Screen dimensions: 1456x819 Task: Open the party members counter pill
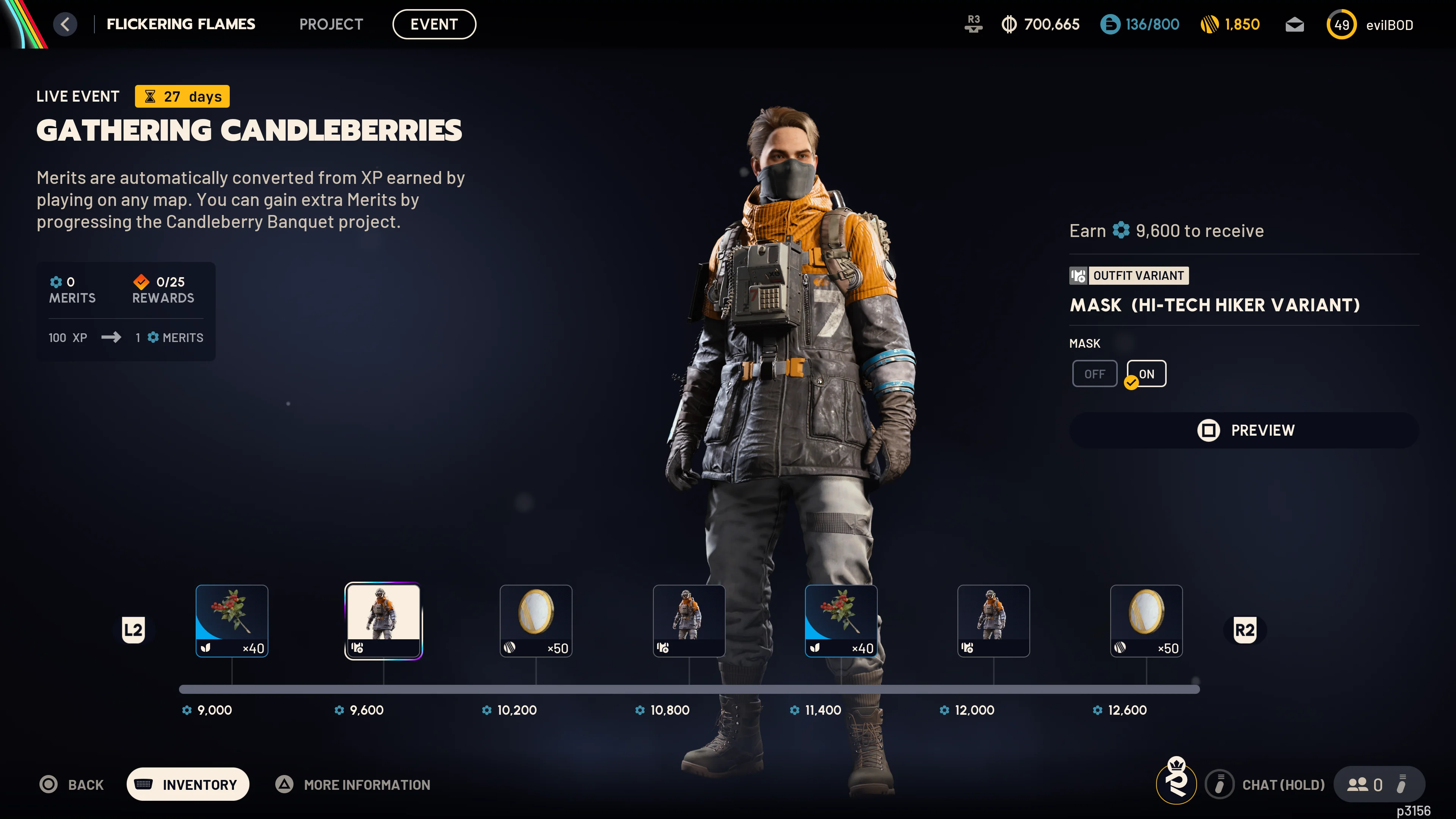(x=1379, y=784)
